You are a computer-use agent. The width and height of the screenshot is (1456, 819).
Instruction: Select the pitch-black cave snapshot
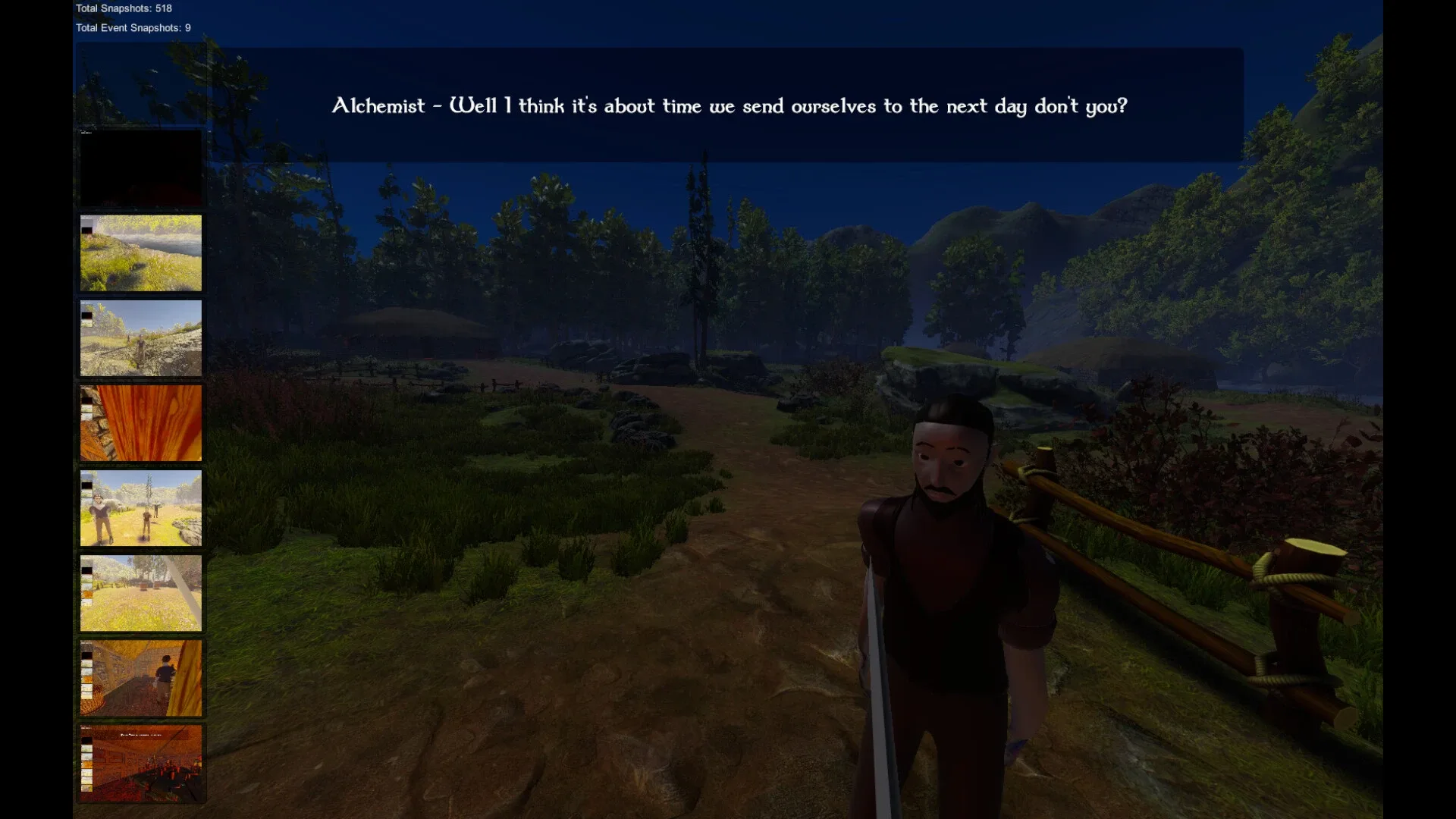(140, 167)
